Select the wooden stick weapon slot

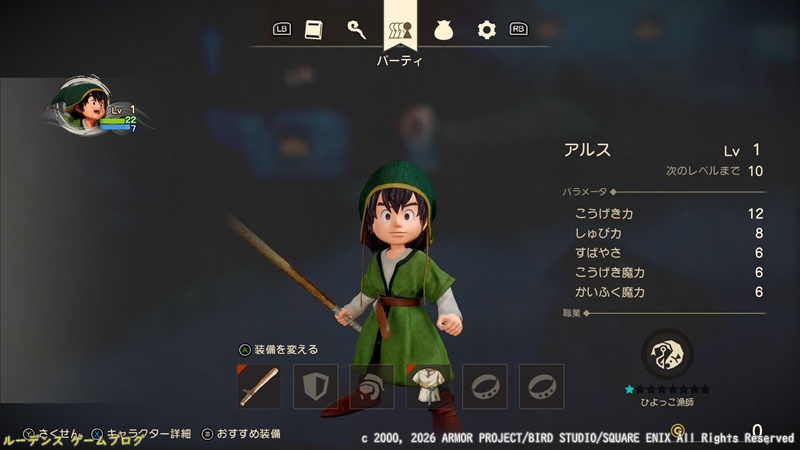tap(259, 386)
